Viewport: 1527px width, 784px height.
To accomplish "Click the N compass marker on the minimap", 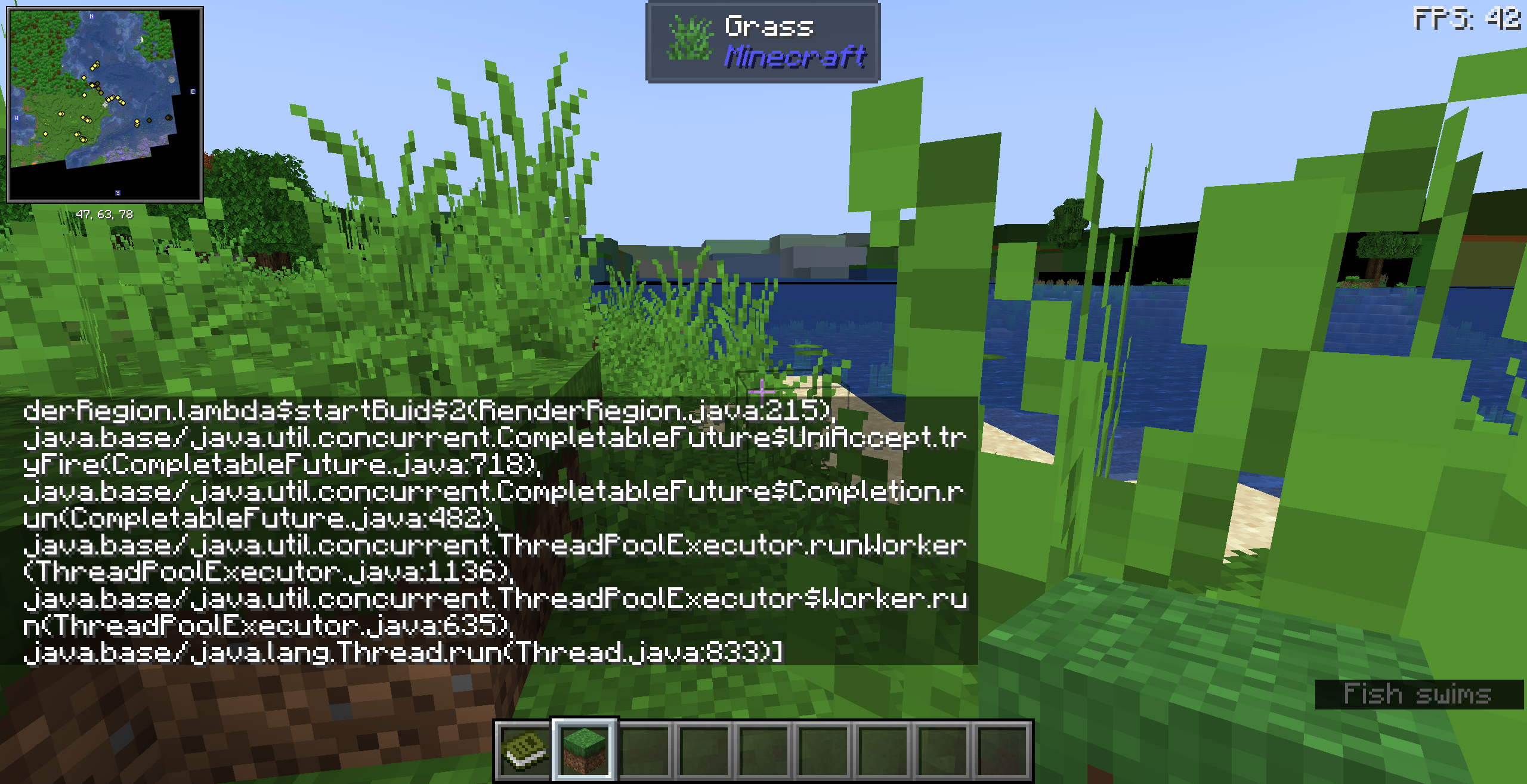I will [91, 17].
